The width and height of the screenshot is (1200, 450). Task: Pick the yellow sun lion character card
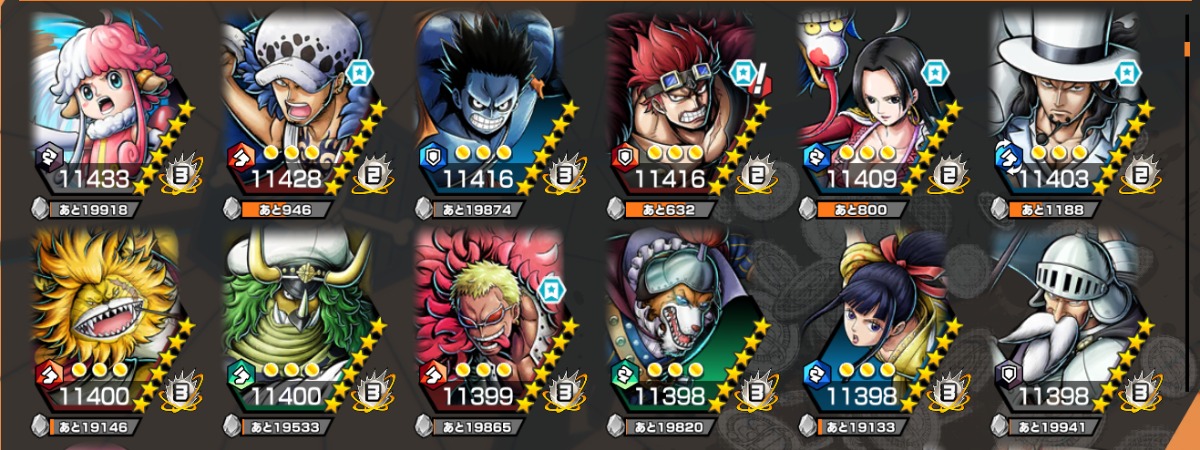tap(110, 320)
